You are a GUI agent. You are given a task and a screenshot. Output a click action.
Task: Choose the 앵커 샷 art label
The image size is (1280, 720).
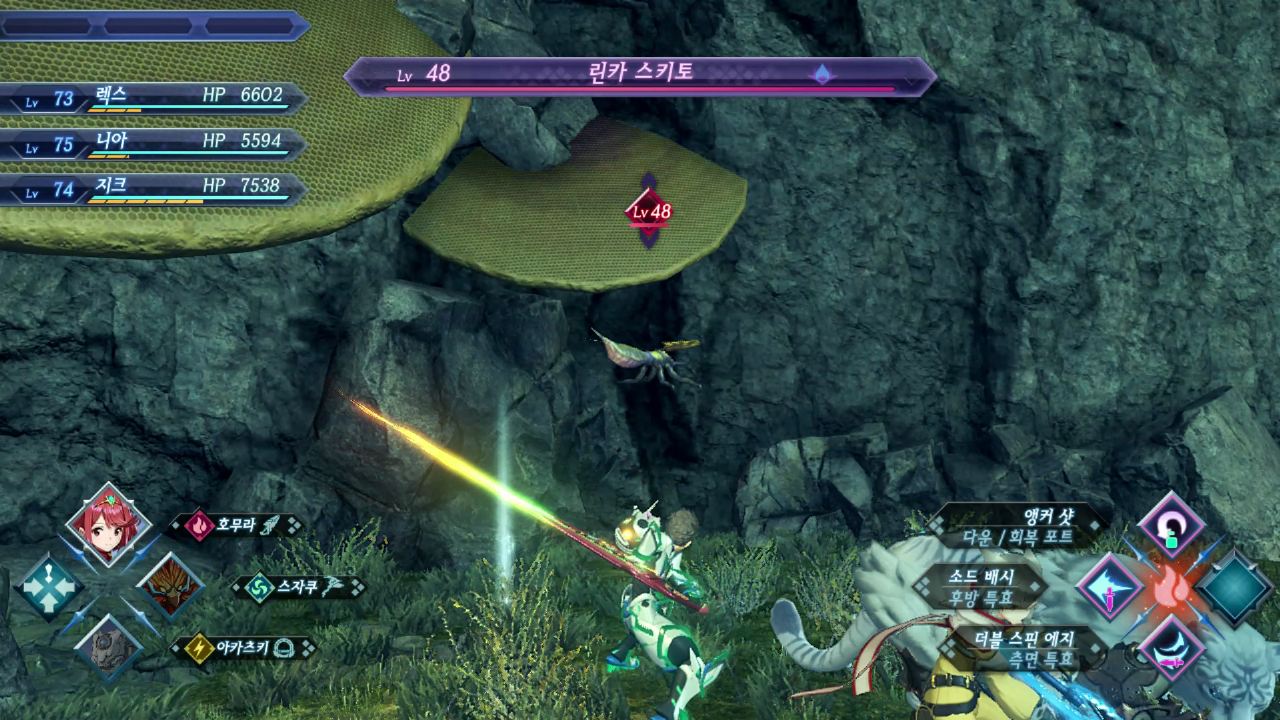tap(1018, 525)
